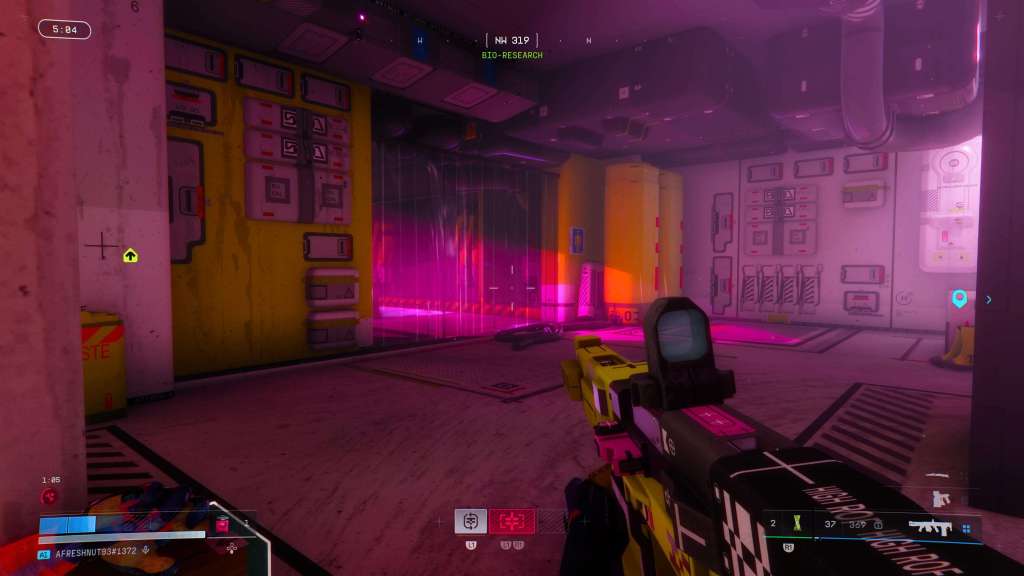Click the yellow house objective marker

(x=130, y=256)
